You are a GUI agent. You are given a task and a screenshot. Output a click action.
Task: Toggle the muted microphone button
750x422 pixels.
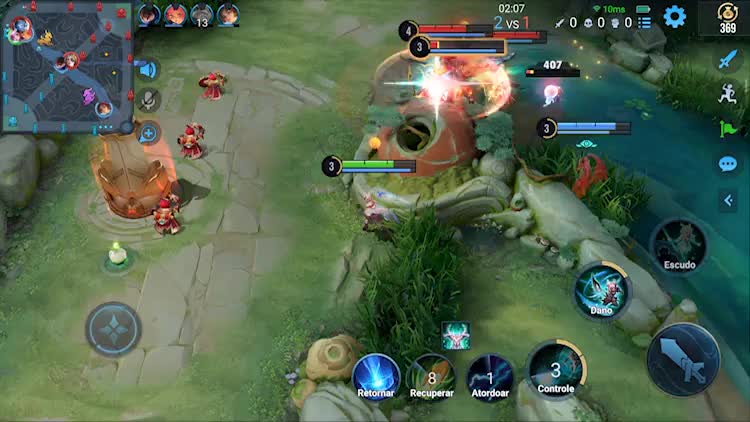(x=148, y=100)
